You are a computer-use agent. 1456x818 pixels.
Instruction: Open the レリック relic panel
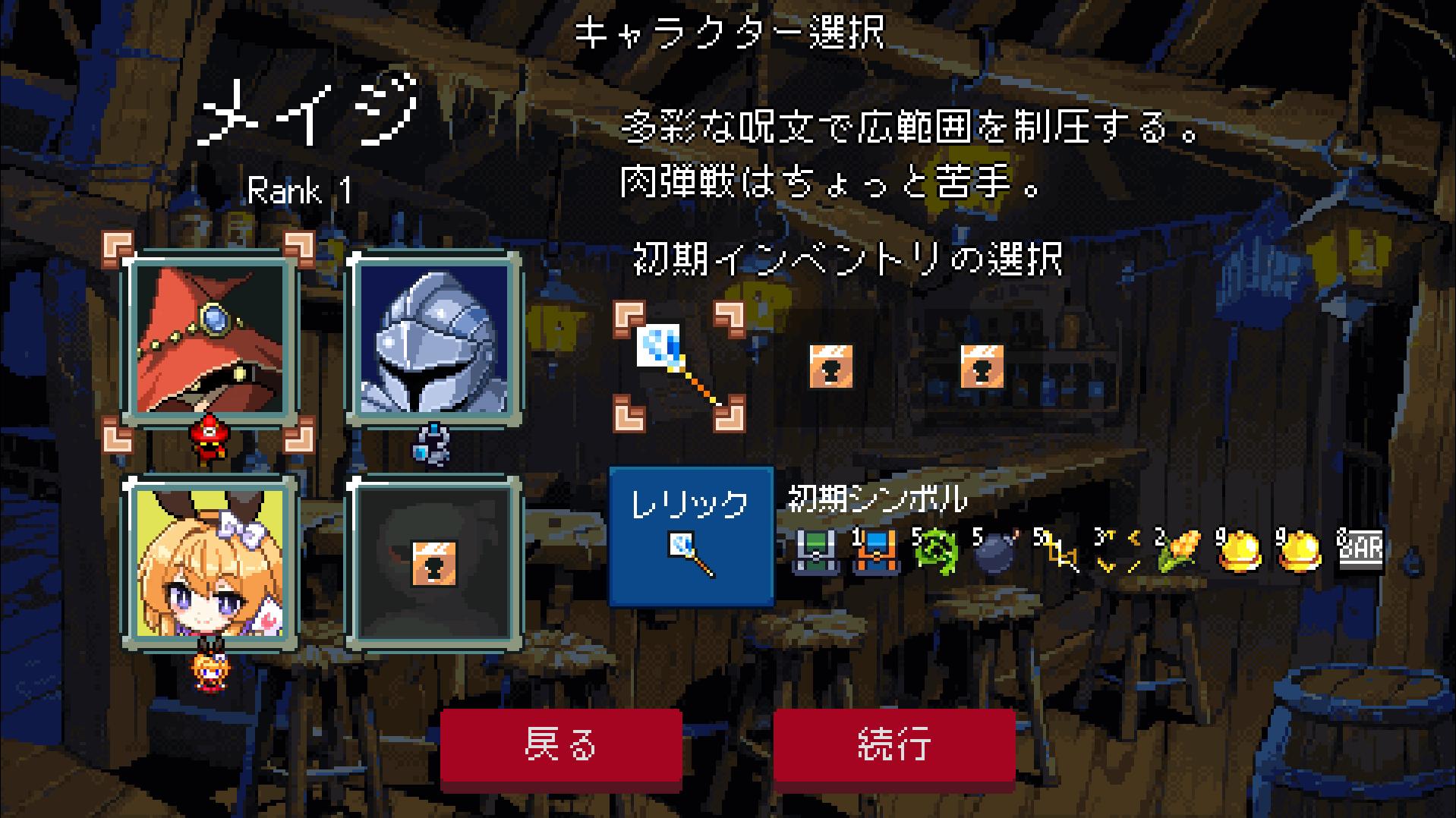689,536
